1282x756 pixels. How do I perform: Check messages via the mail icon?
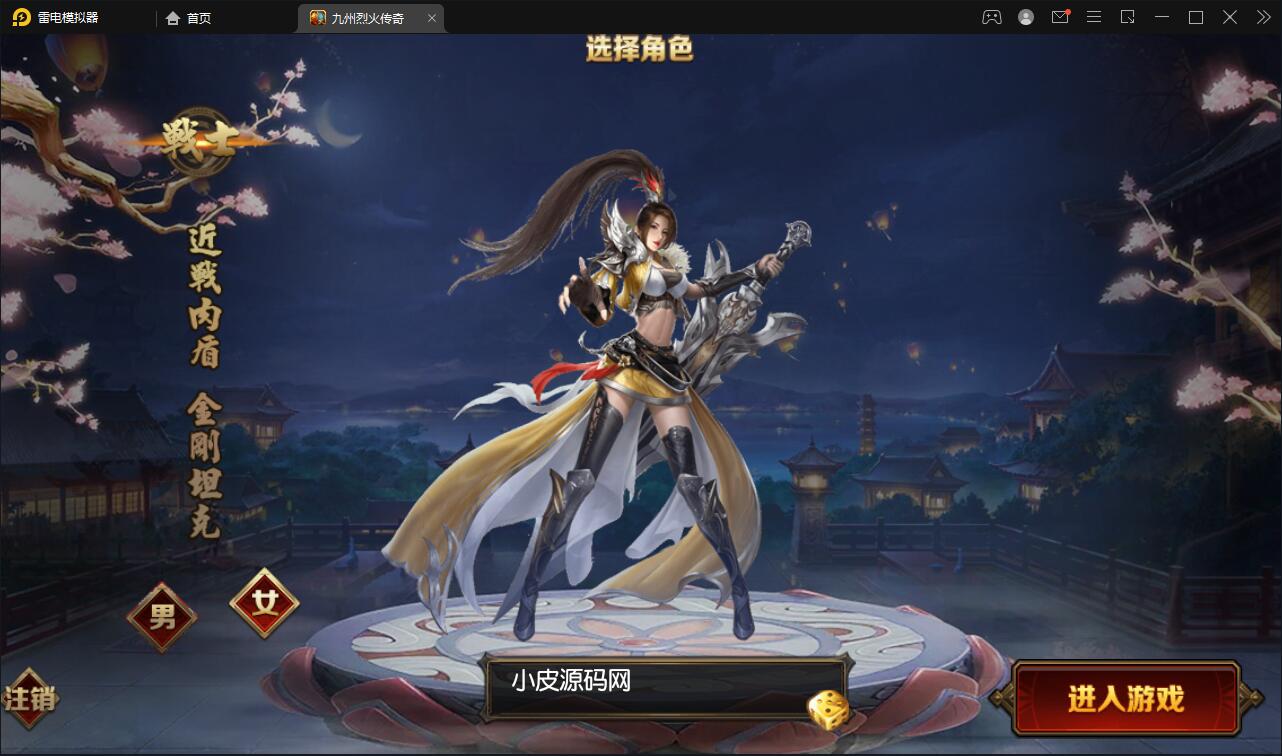coord(1059,17)
